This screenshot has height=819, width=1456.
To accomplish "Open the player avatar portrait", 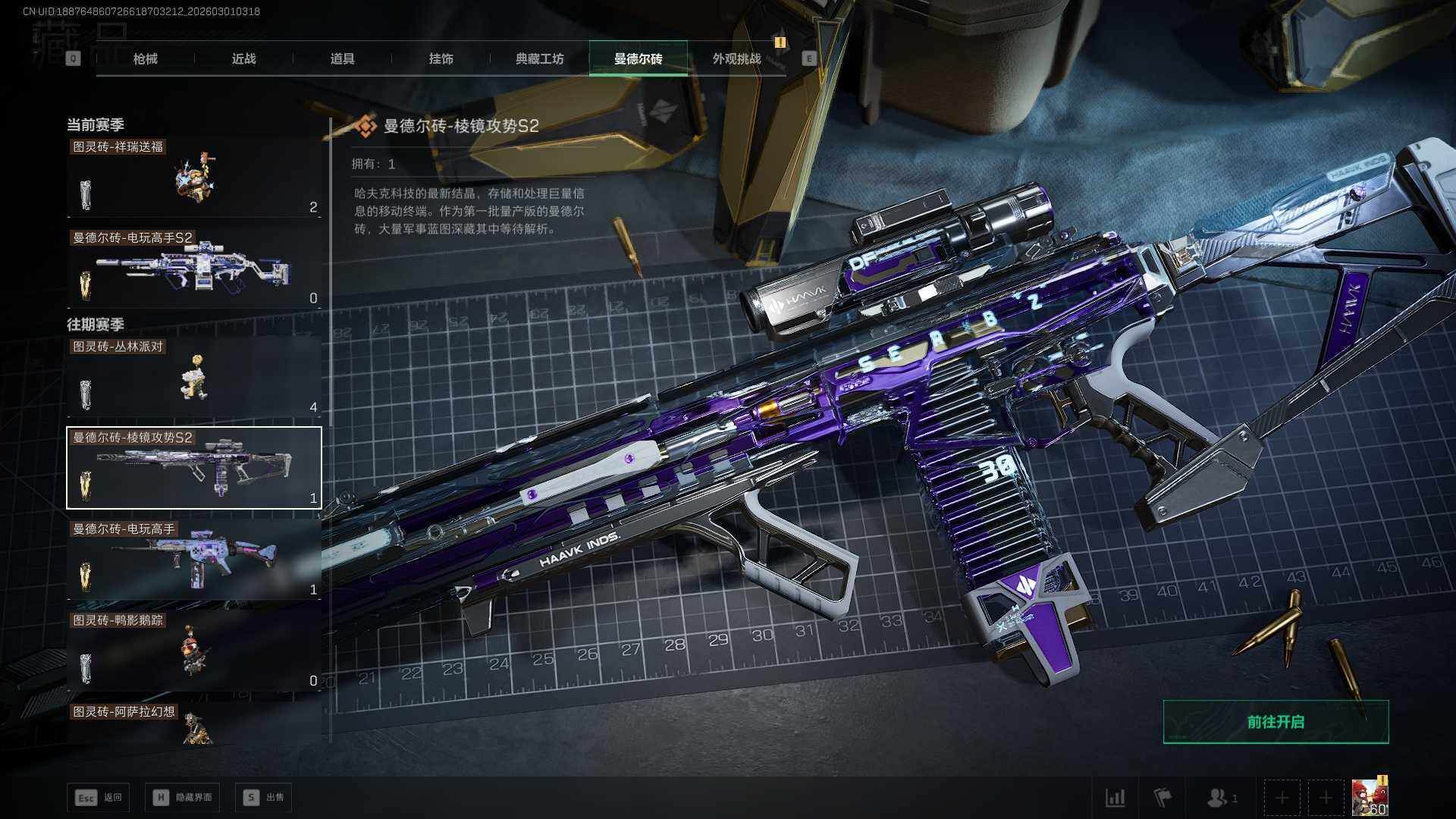I will (1370, 798).
